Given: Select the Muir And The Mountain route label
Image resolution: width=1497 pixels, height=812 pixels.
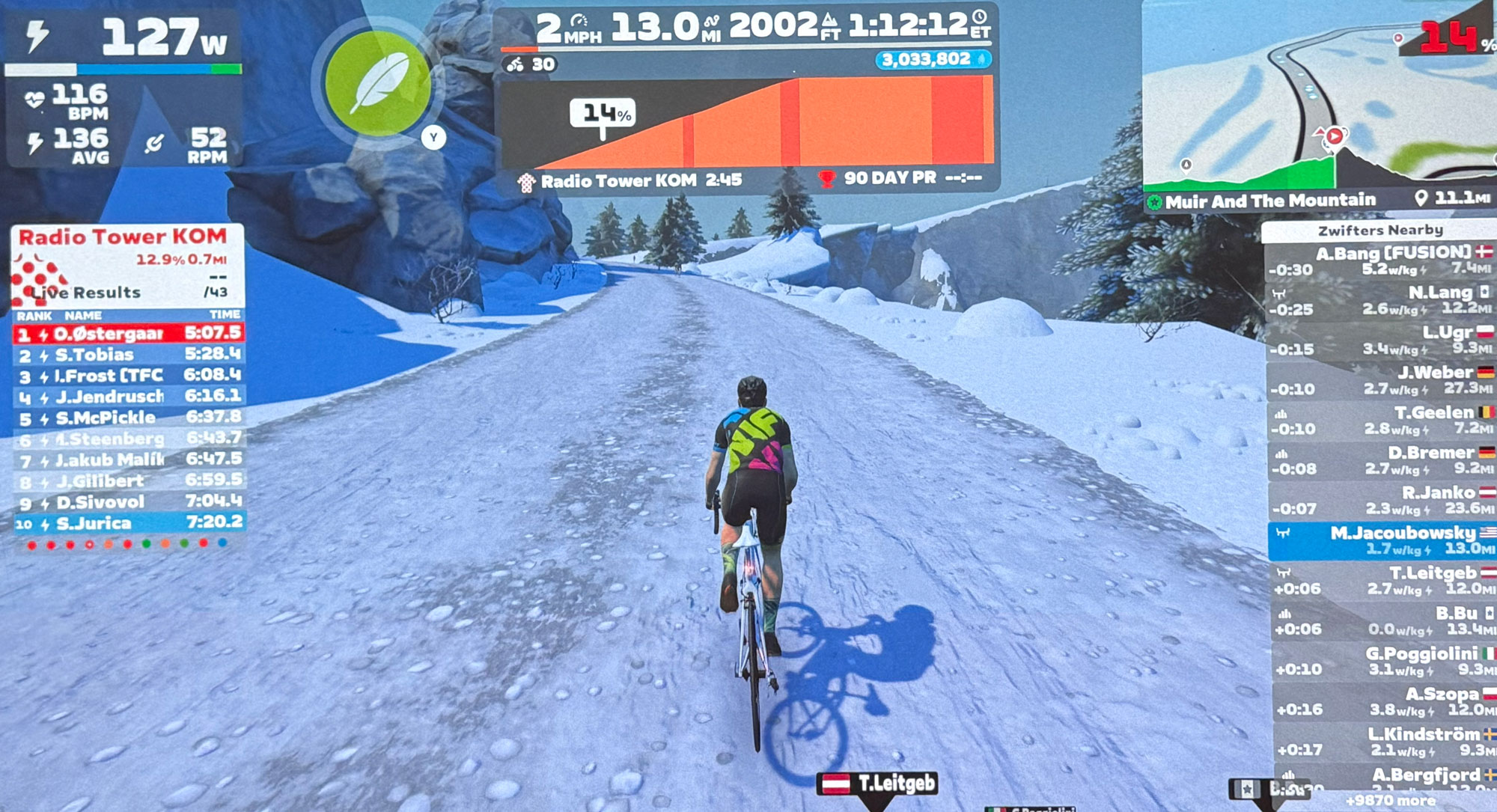Looking at the screenshot, I should pos(1270,201).
